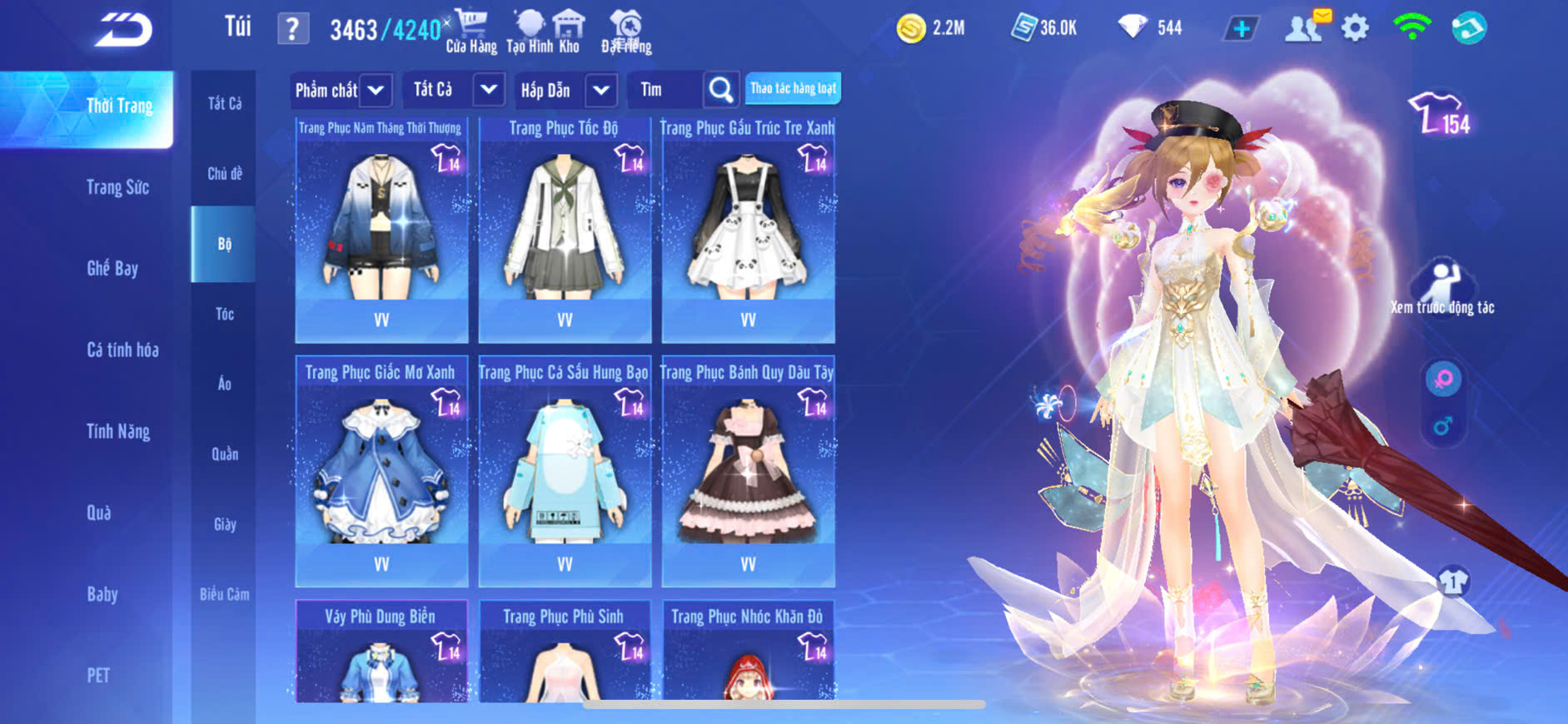Select Trang Phục Tốc Độ outfit

[x=565, y=230]
